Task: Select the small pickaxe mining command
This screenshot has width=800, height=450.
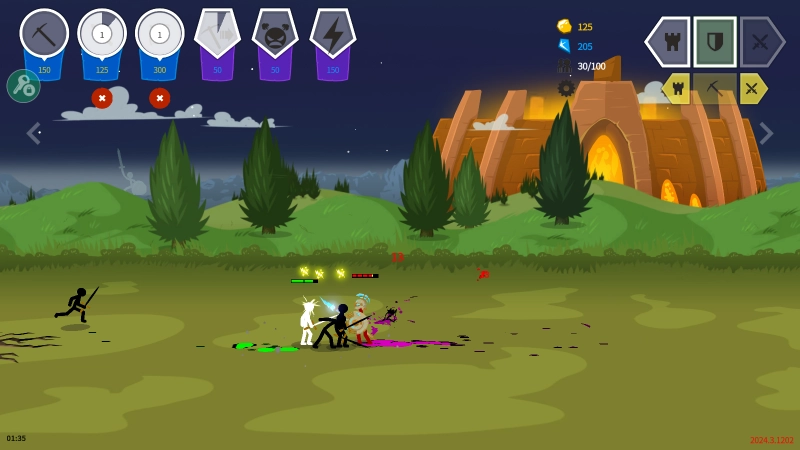Action: tap(715, 88)
